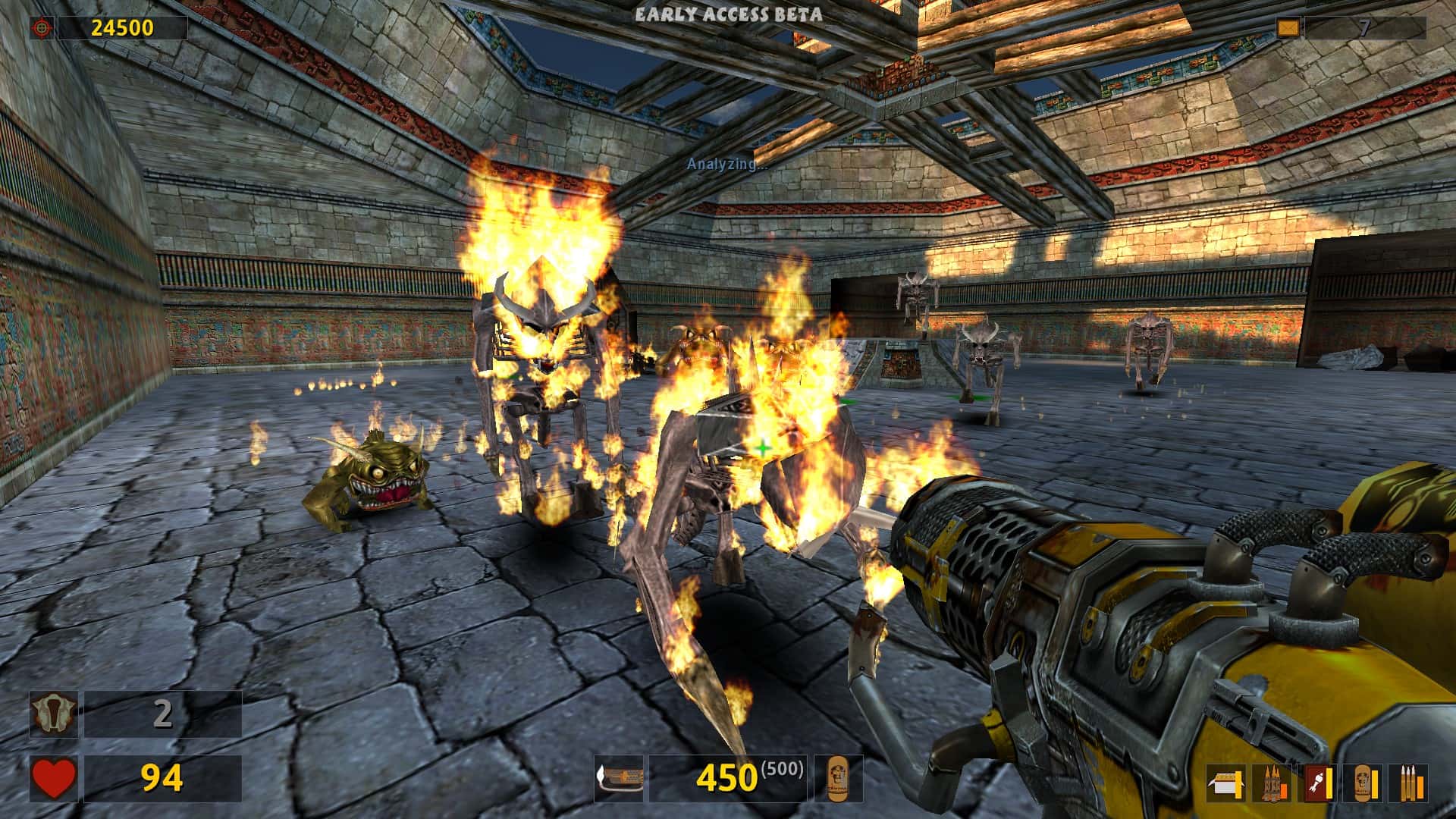Click the yellow ammo level bar beside rockets
The width and height of the screenshot is (1456, 819).
[x=1331, y=781]
